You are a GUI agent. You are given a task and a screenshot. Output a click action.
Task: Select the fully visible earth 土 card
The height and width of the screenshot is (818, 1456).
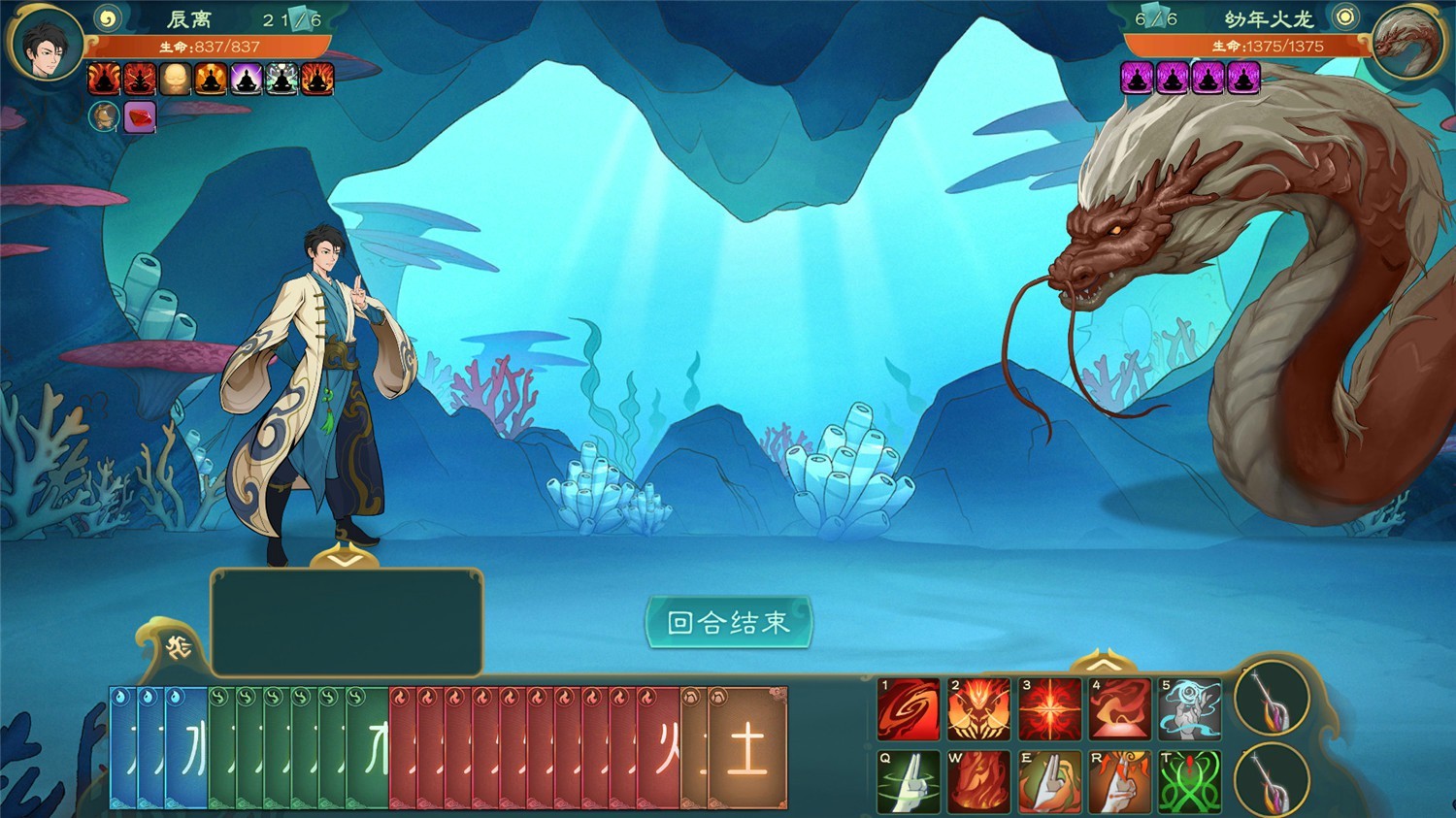coord(747,748)
